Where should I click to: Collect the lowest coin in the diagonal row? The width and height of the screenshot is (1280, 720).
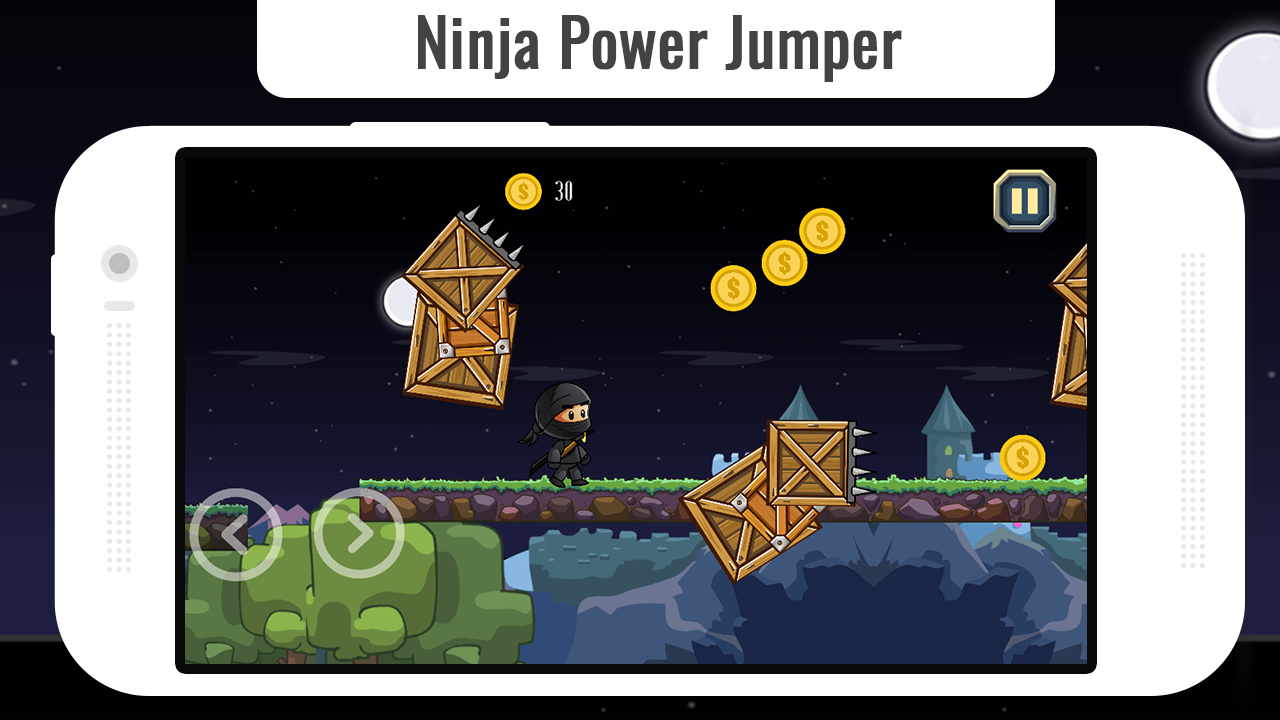tap(733, 289)
